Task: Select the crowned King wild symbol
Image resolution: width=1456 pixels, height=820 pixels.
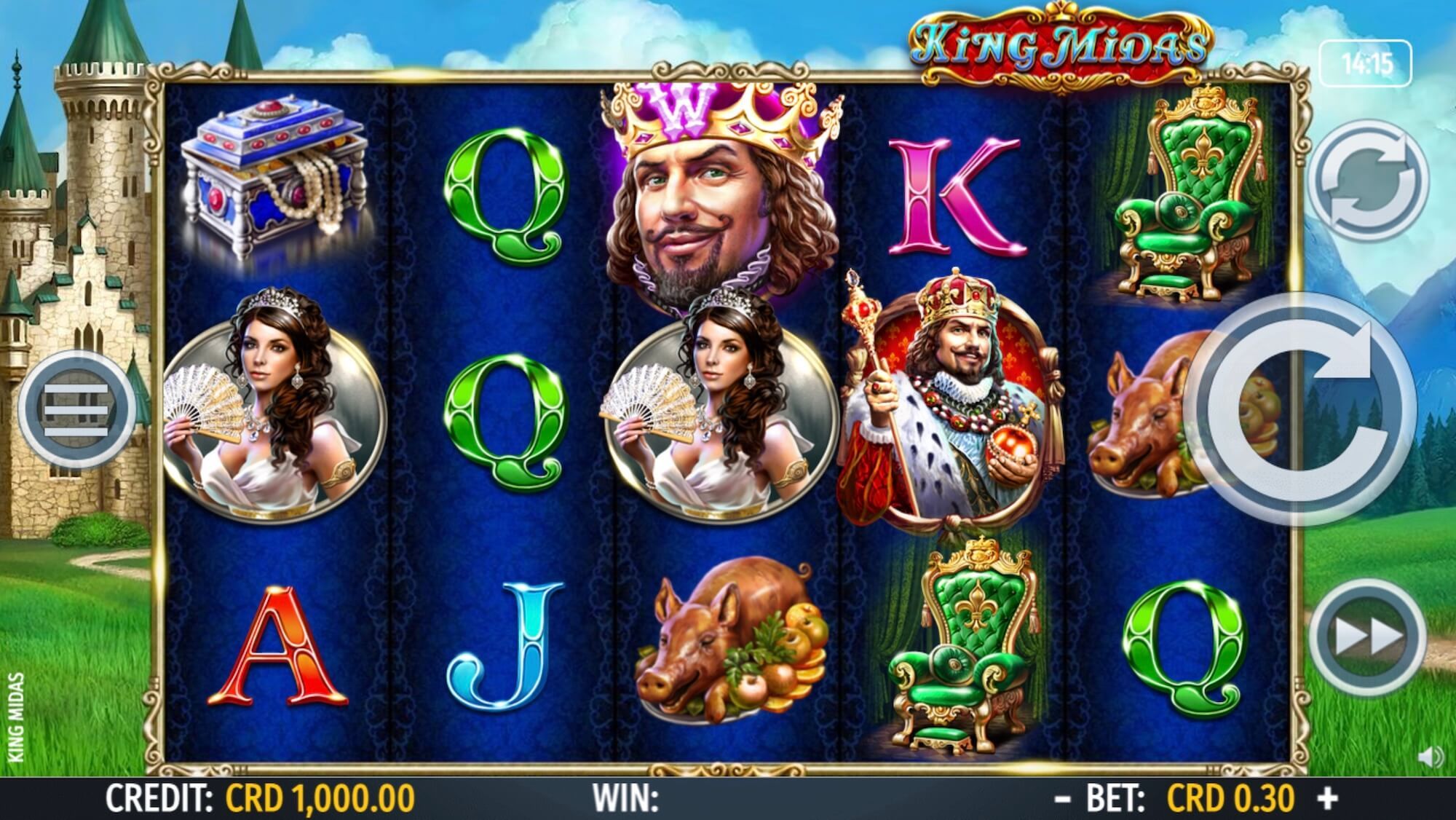Action: tap(717, 197)
